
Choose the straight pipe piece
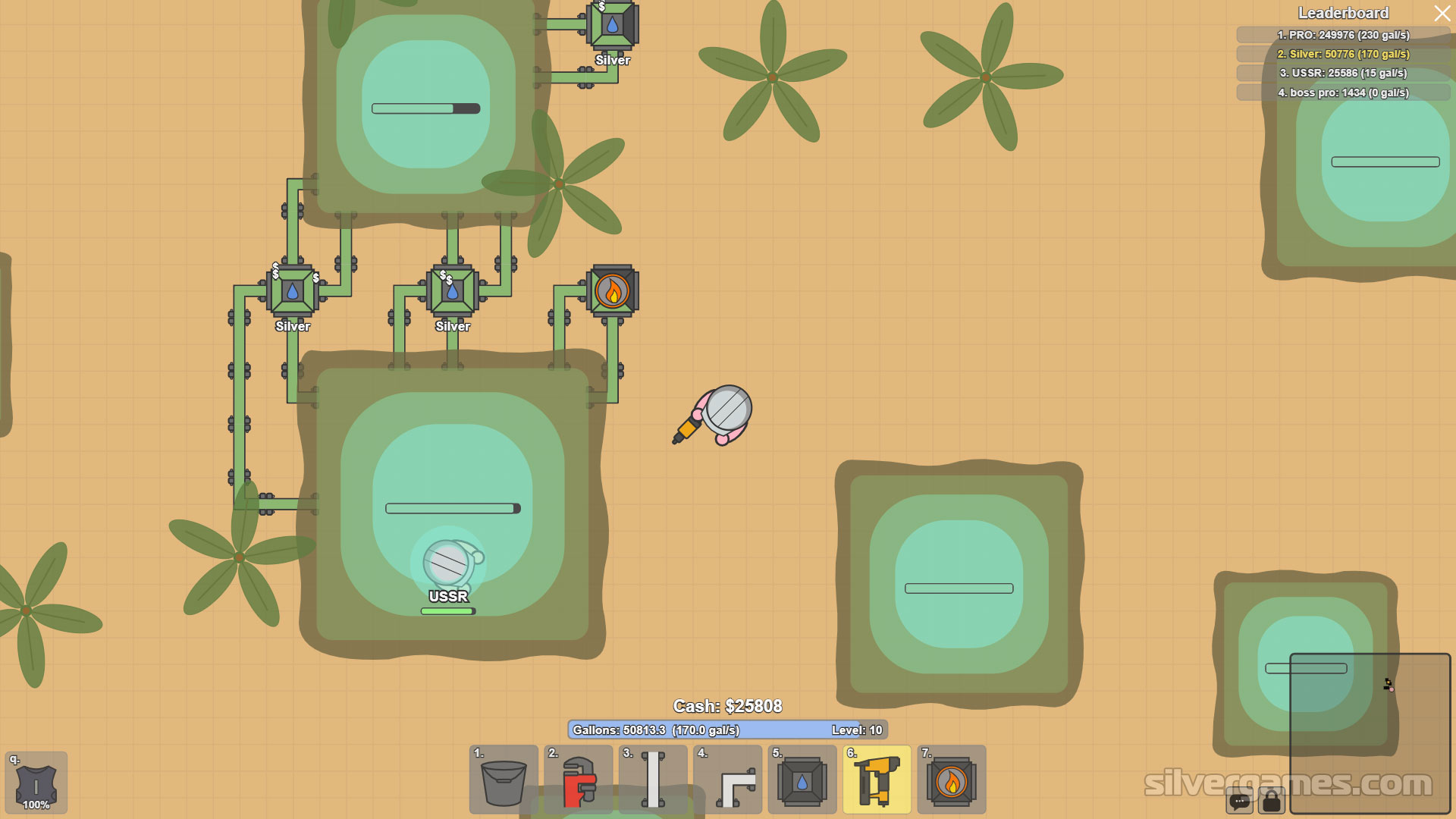(x=653, y=780)
